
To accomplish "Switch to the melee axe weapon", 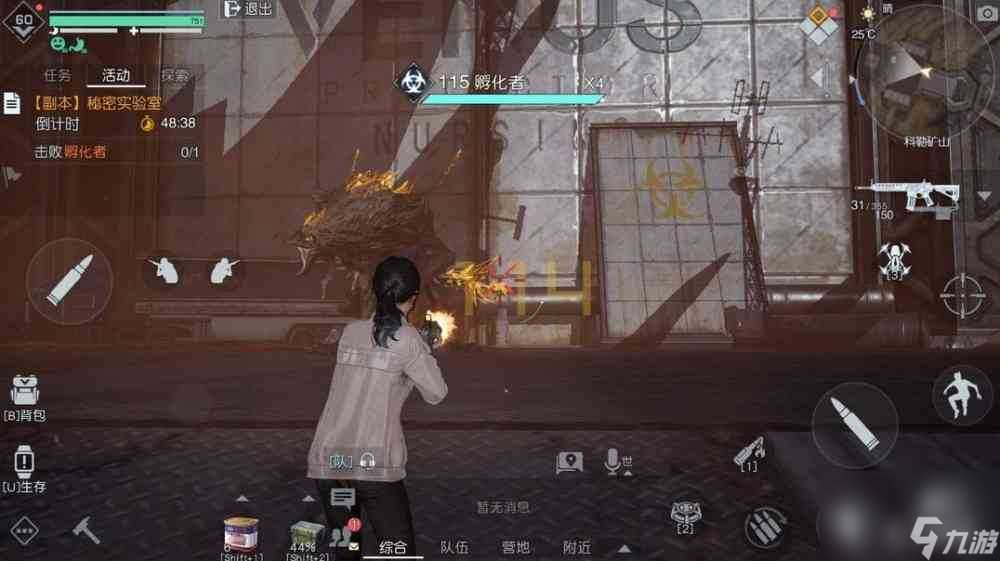I will (87, 531).
